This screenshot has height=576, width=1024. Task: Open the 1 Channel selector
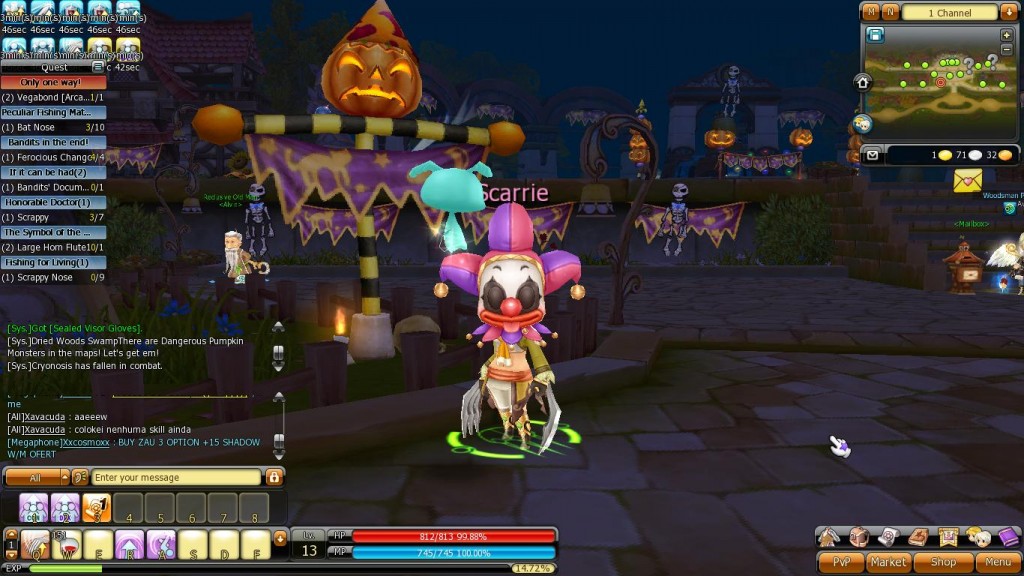950,13
